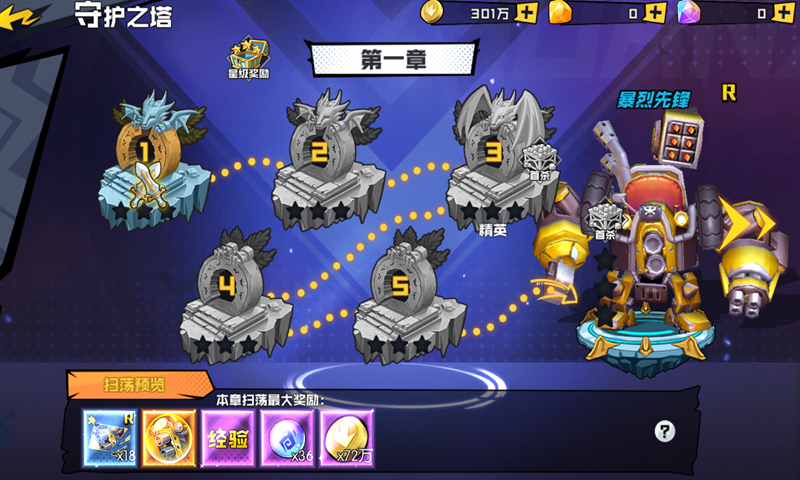Open the sweep preview tab

tap(135, 384)
